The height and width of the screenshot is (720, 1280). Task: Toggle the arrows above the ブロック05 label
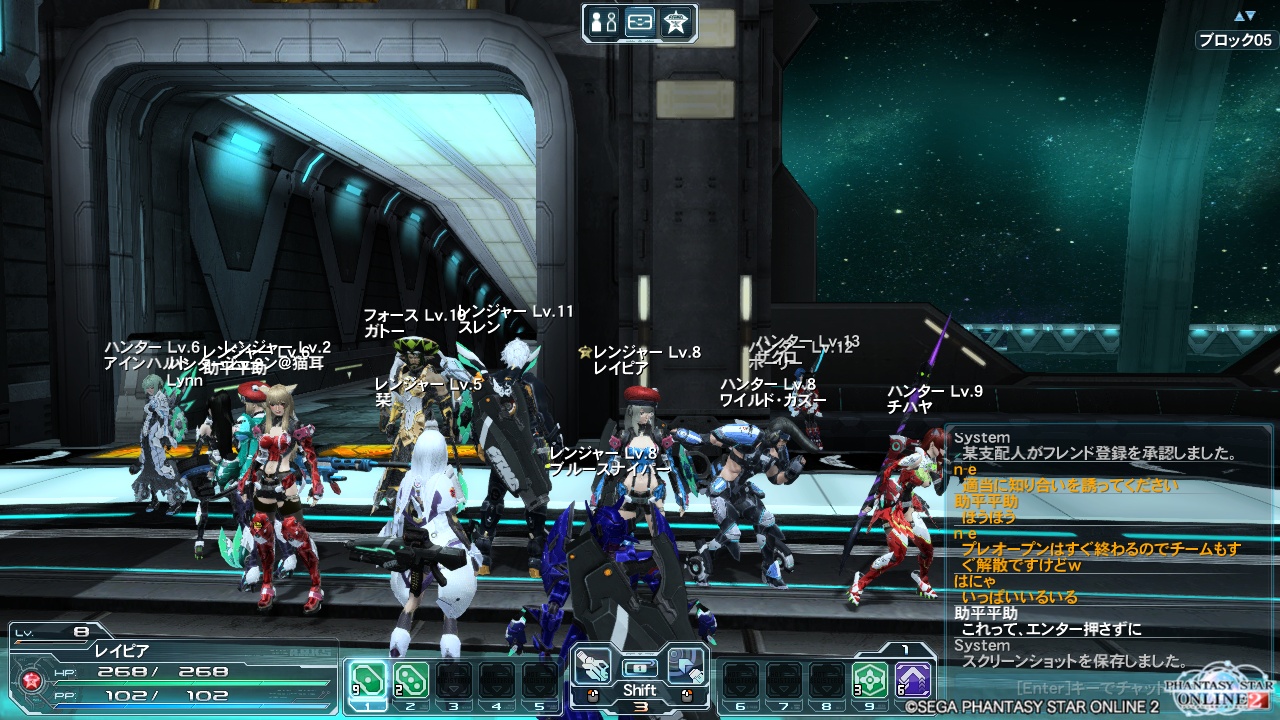pyautogui.click(x=1244, y=16)
